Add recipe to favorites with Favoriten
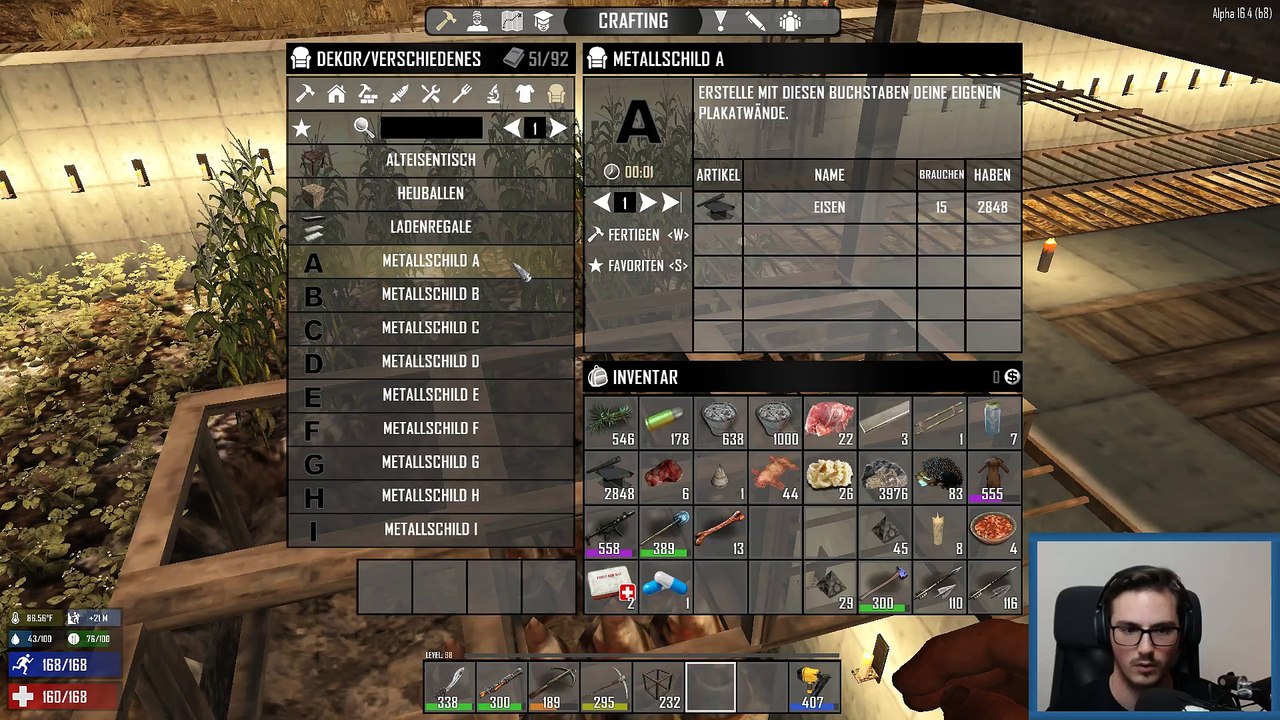This screenshot has width=1280, height=720. pyautogui.click(x=638, y=266)
